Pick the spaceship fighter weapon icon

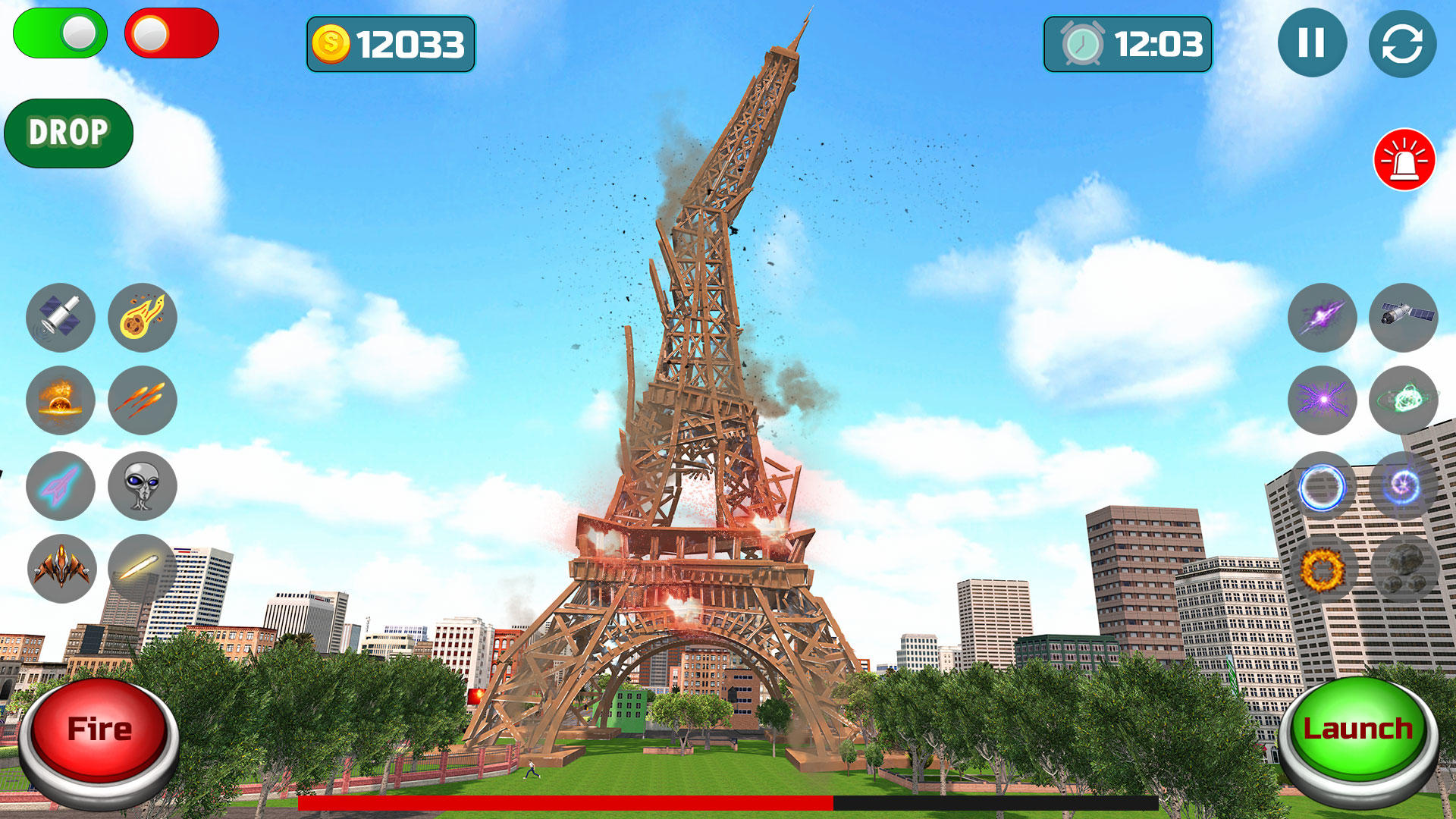pos(61,570)
